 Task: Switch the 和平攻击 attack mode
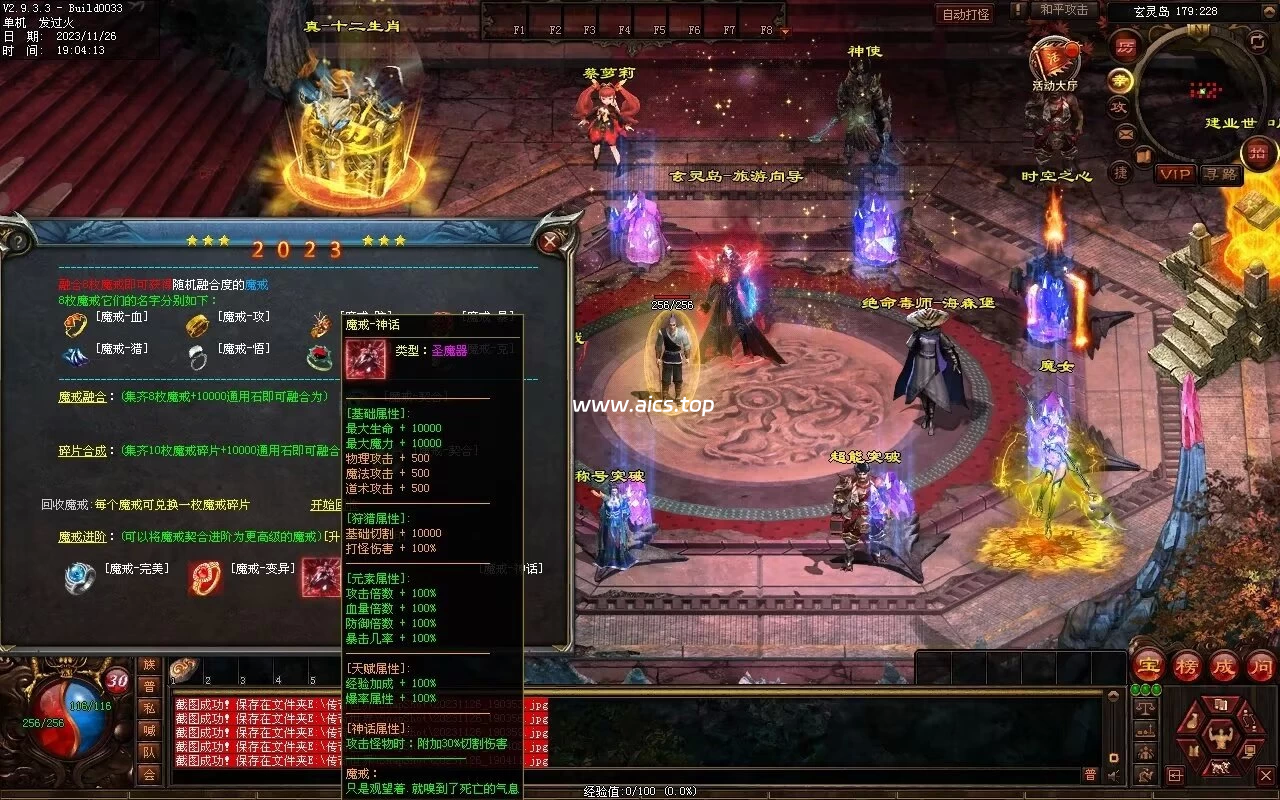pyautogui.click(x=1064, y=10)
